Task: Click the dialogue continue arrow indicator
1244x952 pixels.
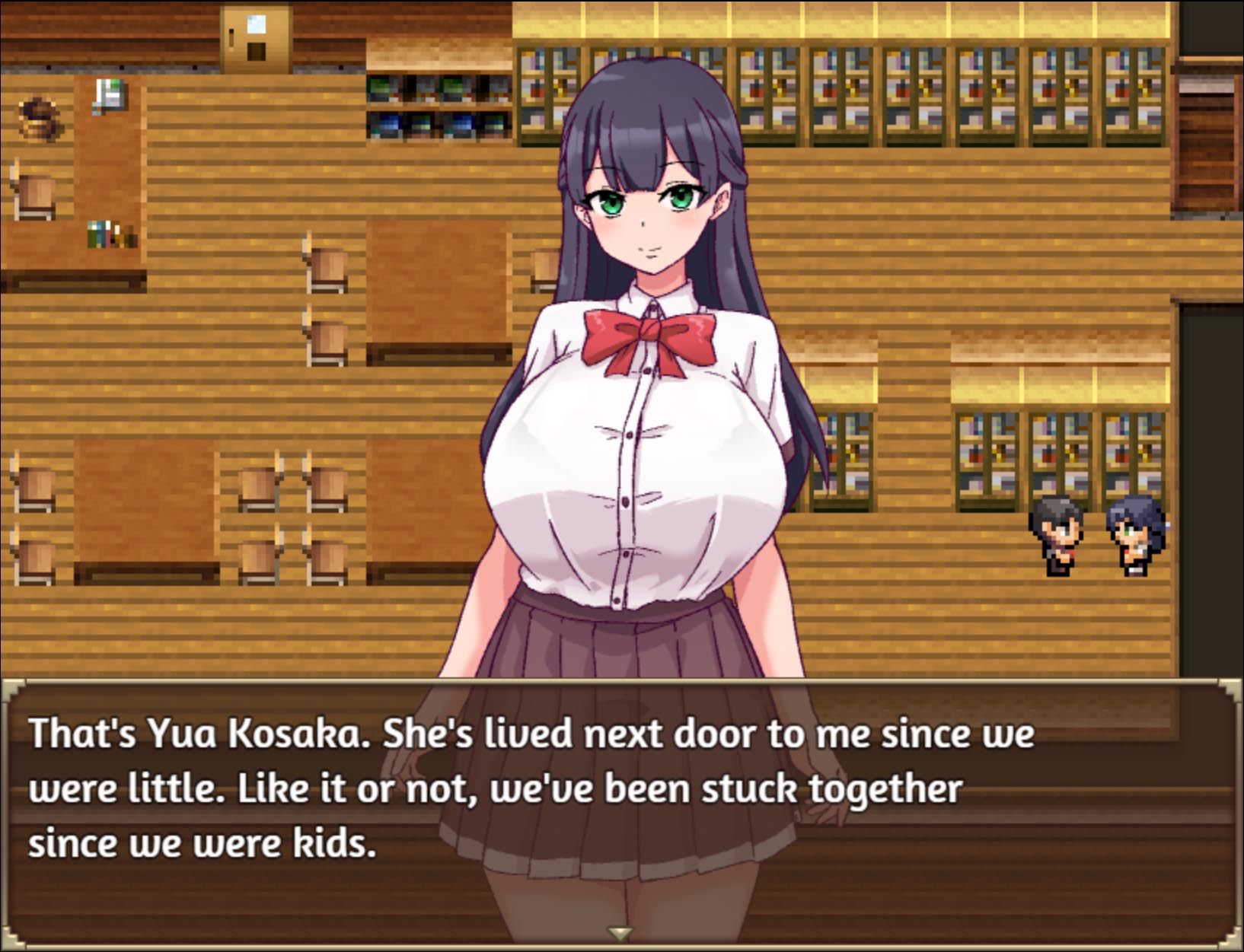Action: point(620,934)
